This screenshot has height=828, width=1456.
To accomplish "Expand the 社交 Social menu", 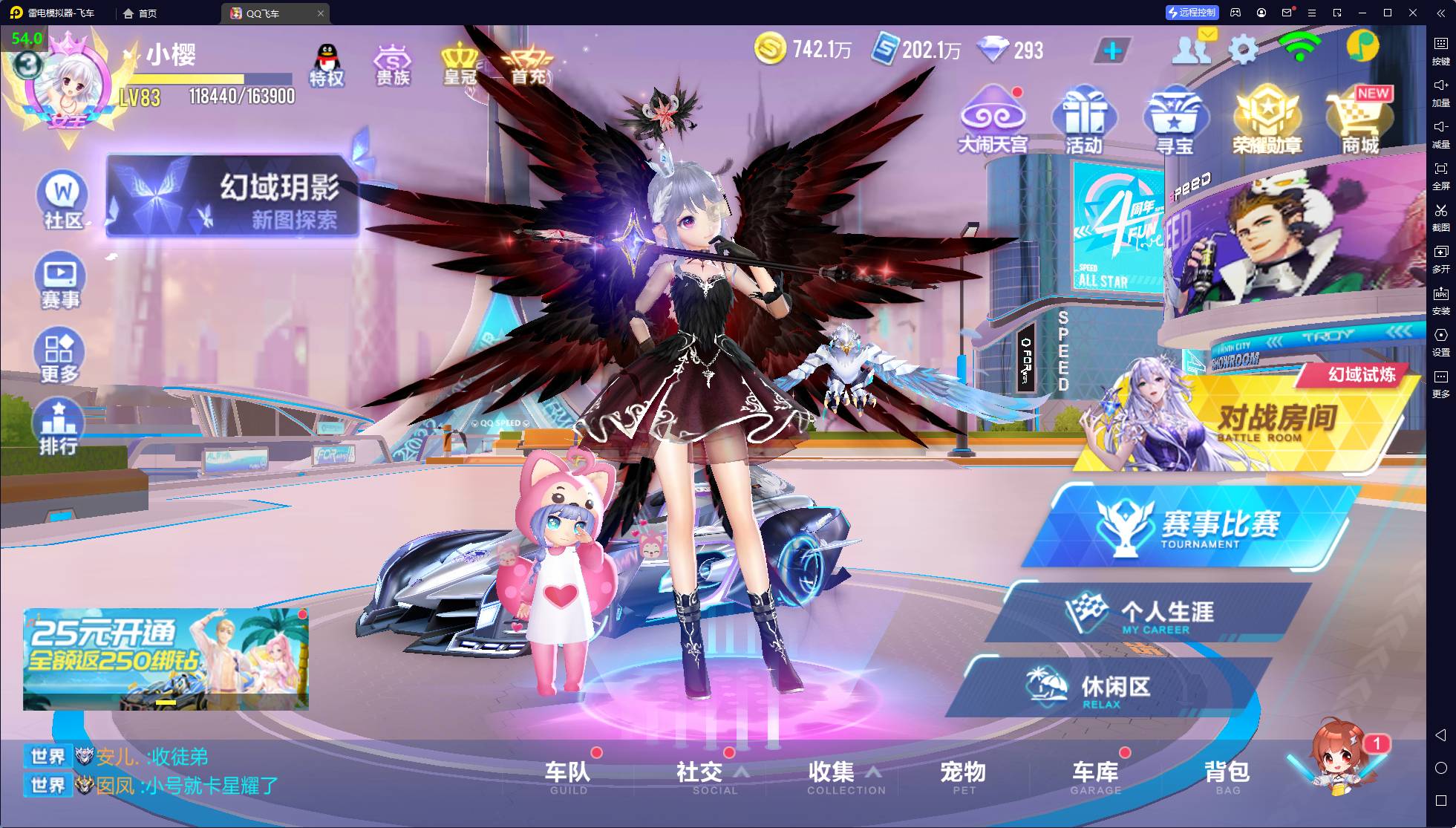I will pyautogui.click(x=700, y=776).
